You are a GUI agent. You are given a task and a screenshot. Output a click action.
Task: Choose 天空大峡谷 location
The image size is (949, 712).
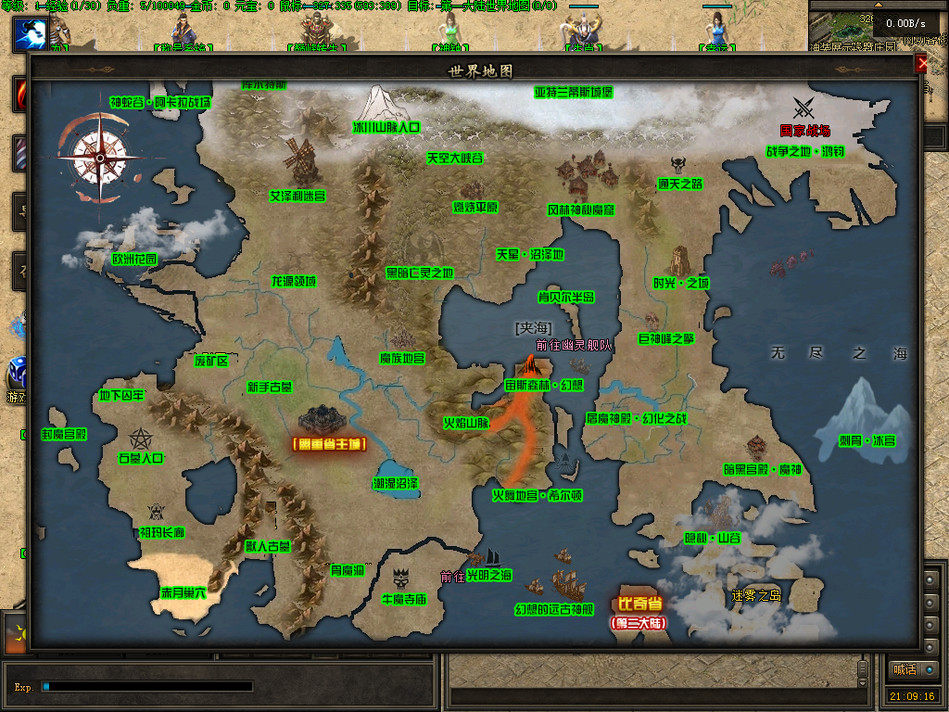pos(454,158)
